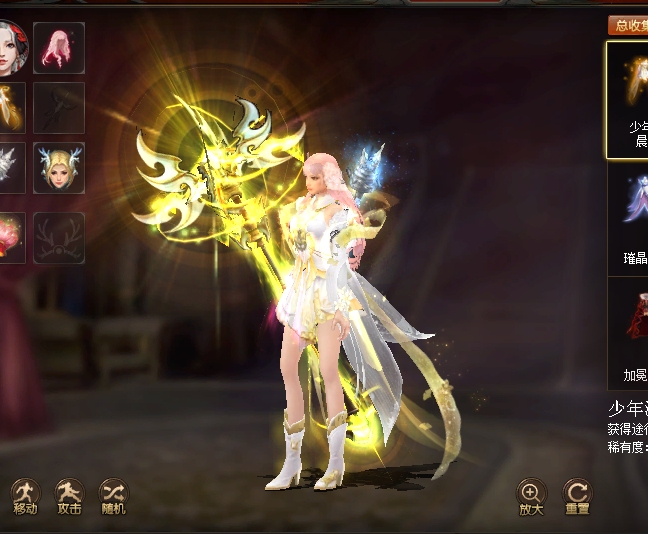This screenshot has height=534, width=648.
Task: Open the character portrait slot
Action: coord(10,47)
